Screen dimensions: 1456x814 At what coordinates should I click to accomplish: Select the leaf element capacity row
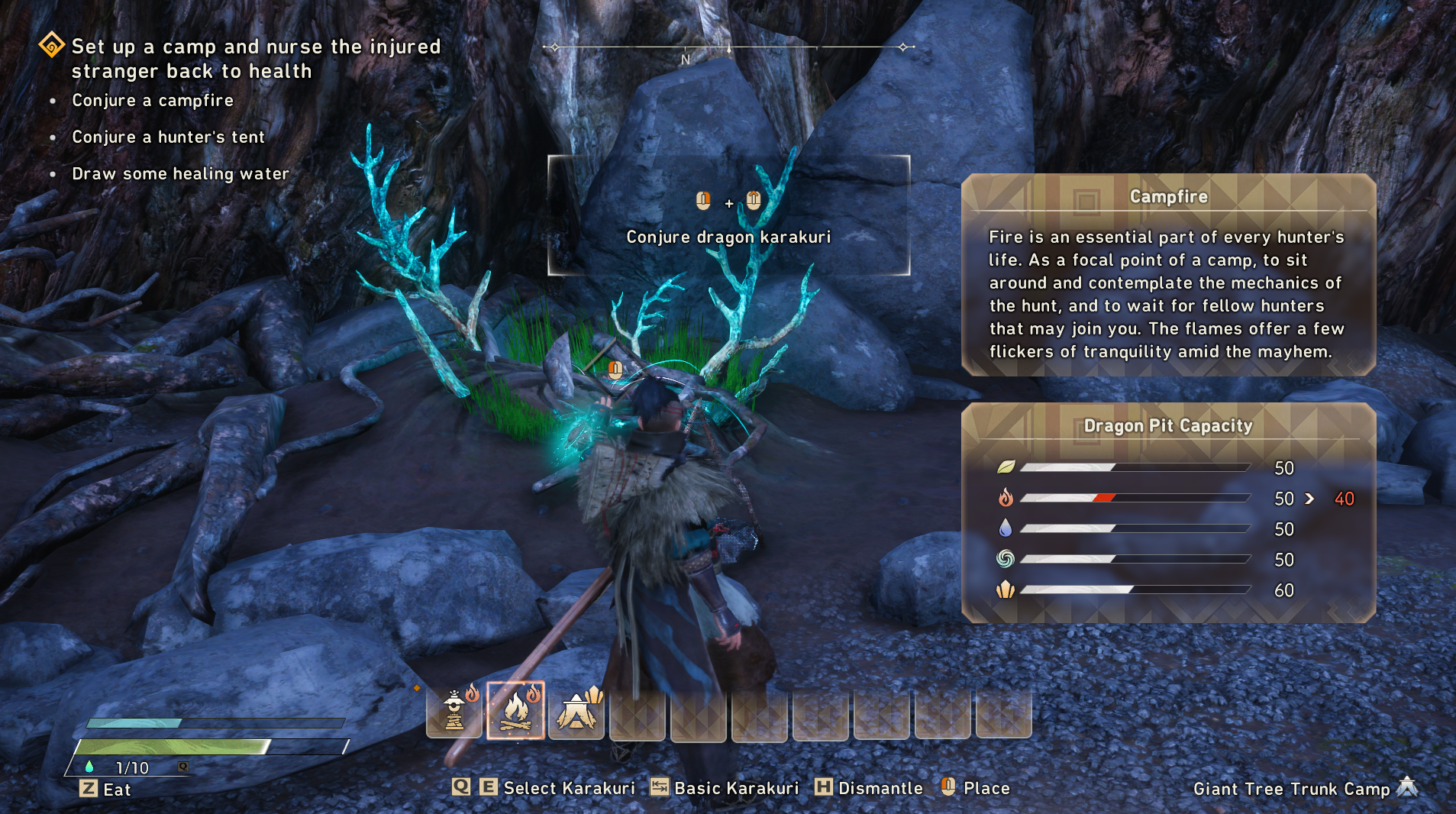click(x=1167, y=467)
